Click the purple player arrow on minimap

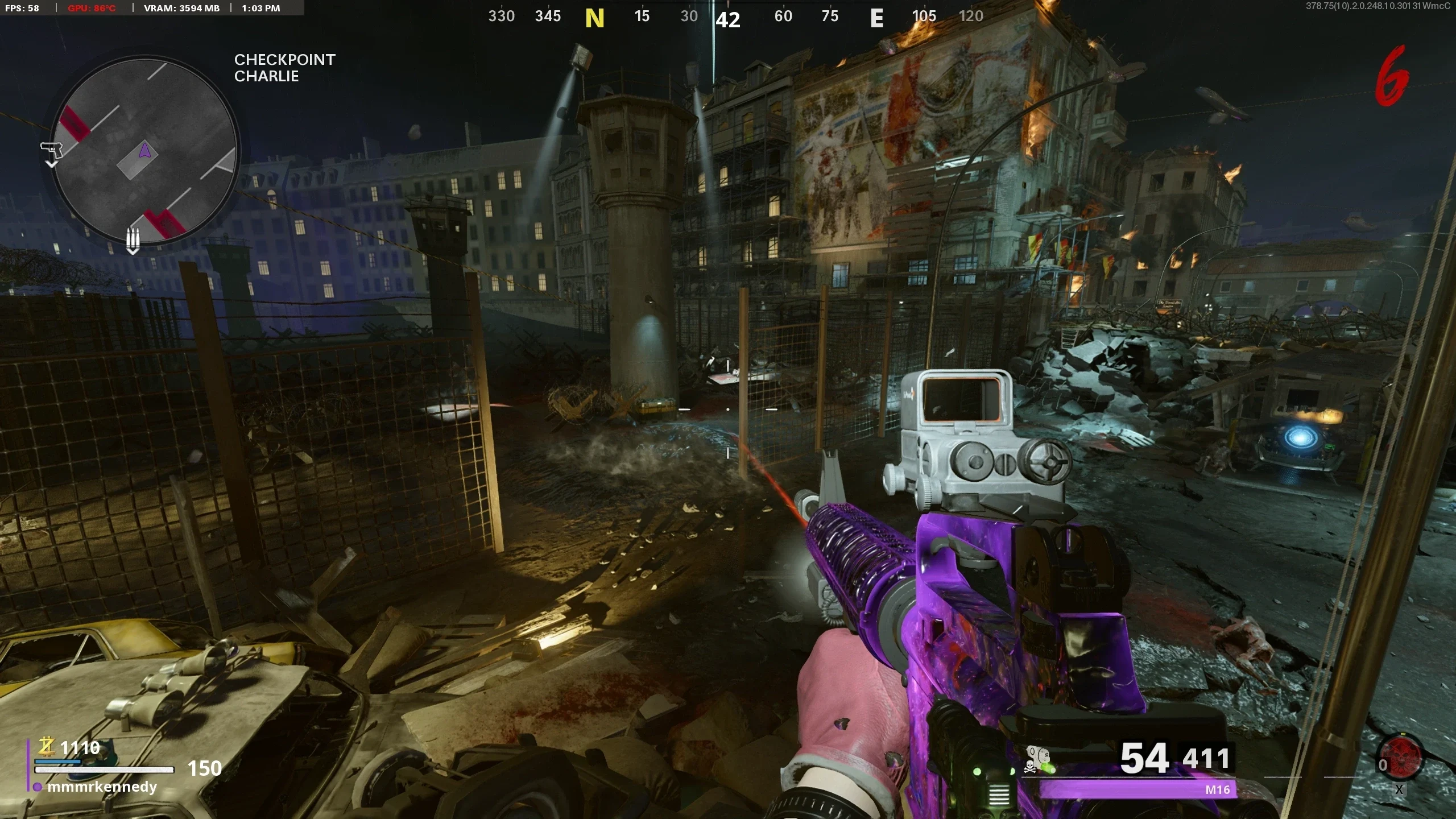pos(144,151)
